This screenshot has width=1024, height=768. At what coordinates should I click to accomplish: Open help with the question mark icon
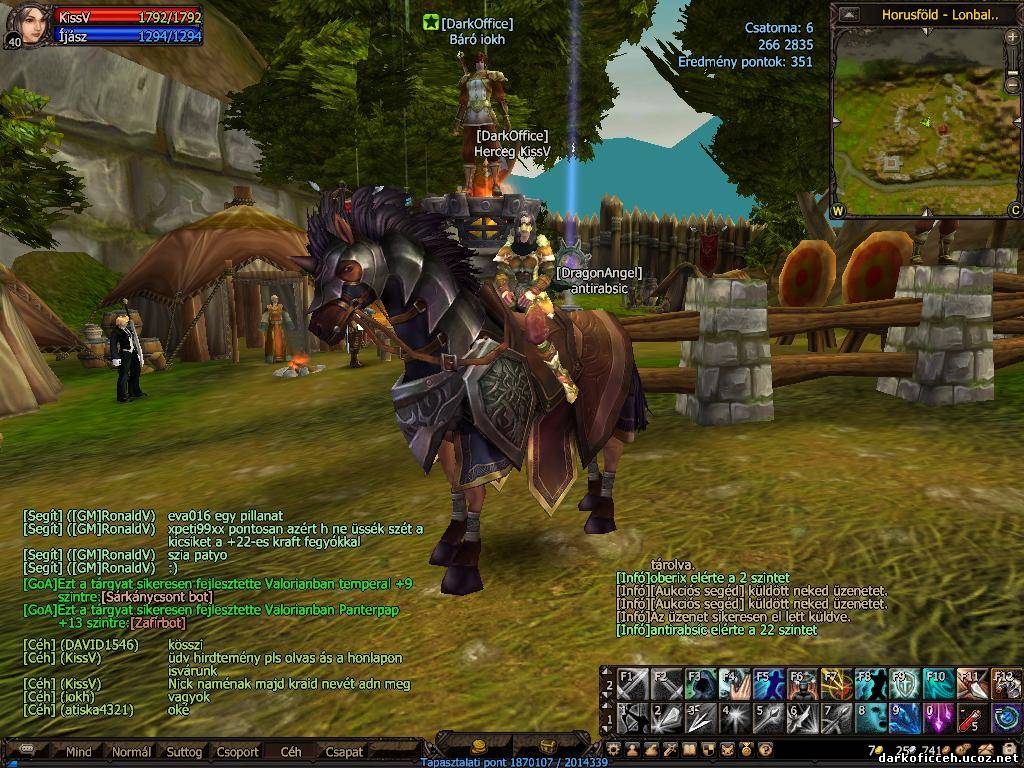coord(765,749)
